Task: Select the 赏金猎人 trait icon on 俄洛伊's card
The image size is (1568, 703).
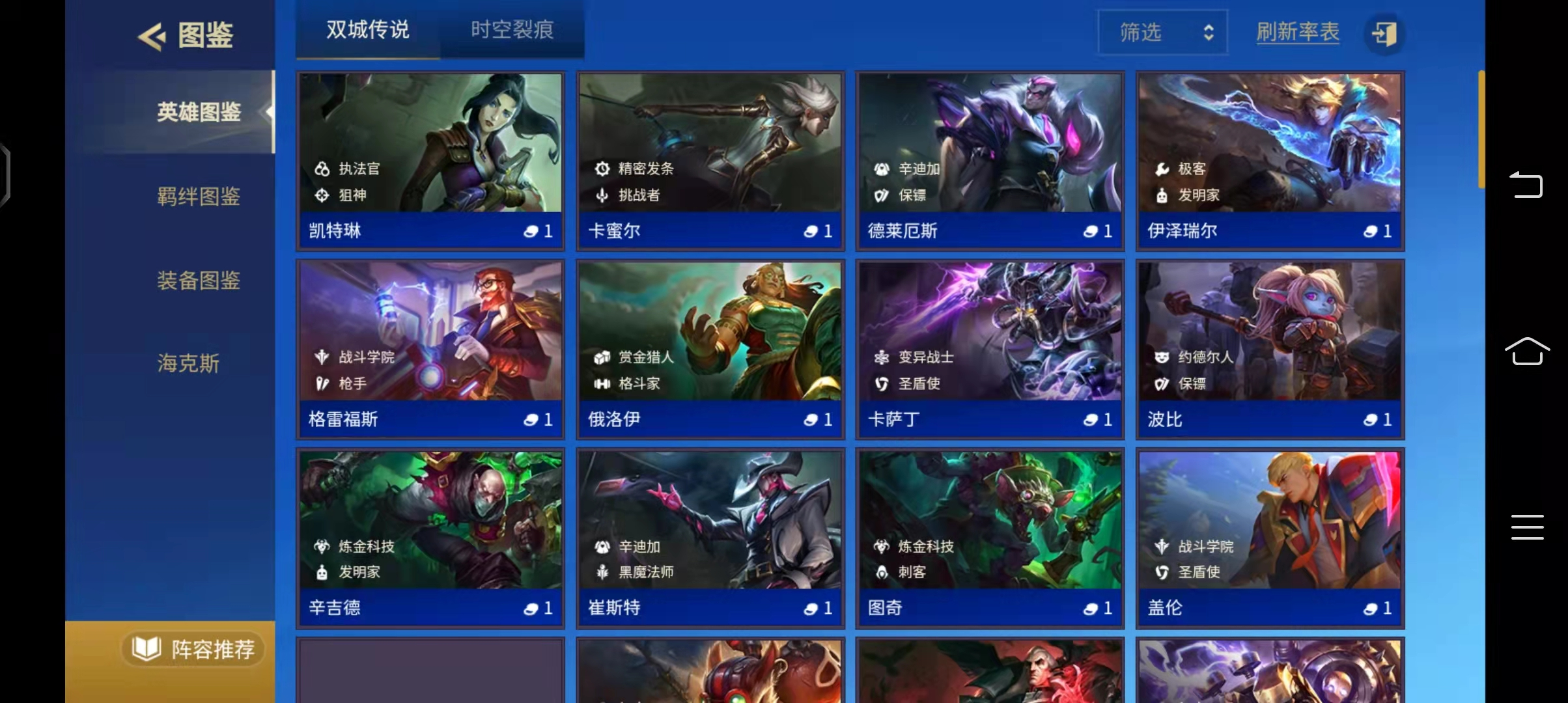Action: (x=602, y=357)
